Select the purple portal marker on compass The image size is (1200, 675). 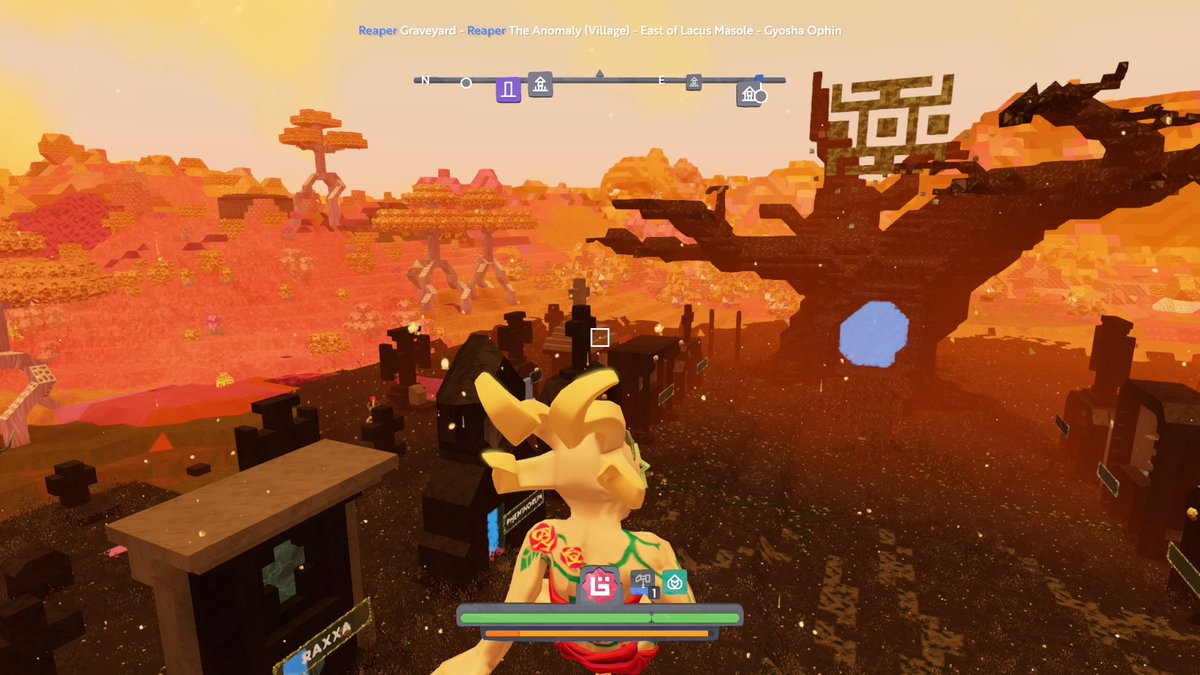tap(508, 91)
